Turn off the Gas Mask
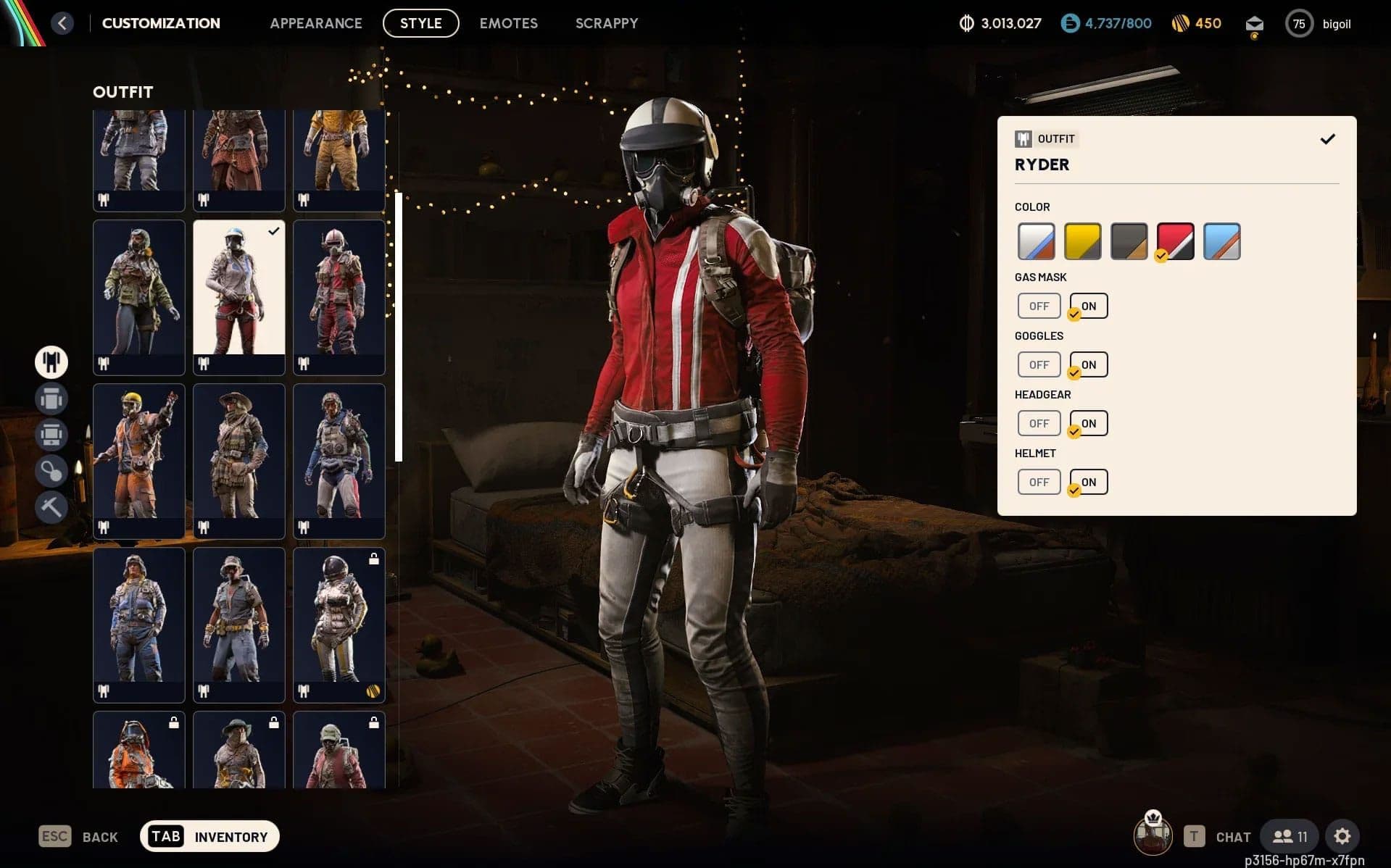This screenshot has width=1391, height=868. tap(1039, 305)
